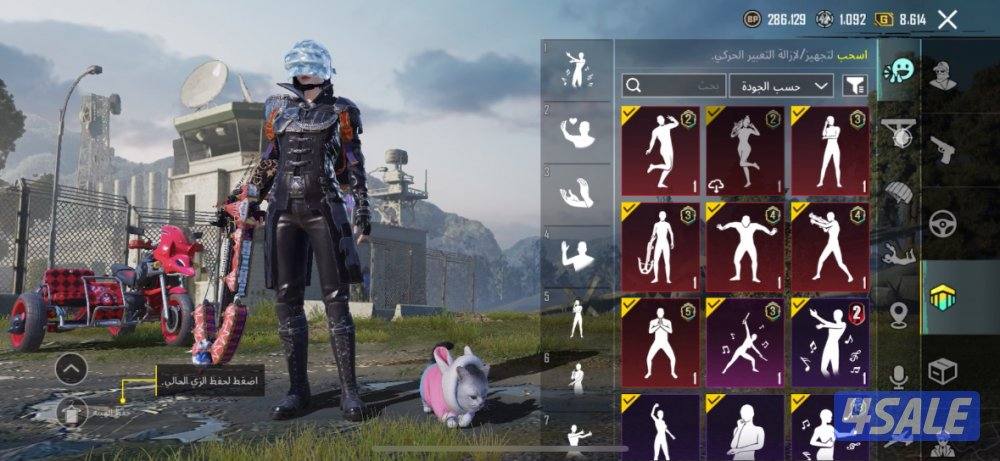The height and width of the screenshot is (461, 1000).
Task: Click the G gold coin currency icon
Action: tap(883, 19)
